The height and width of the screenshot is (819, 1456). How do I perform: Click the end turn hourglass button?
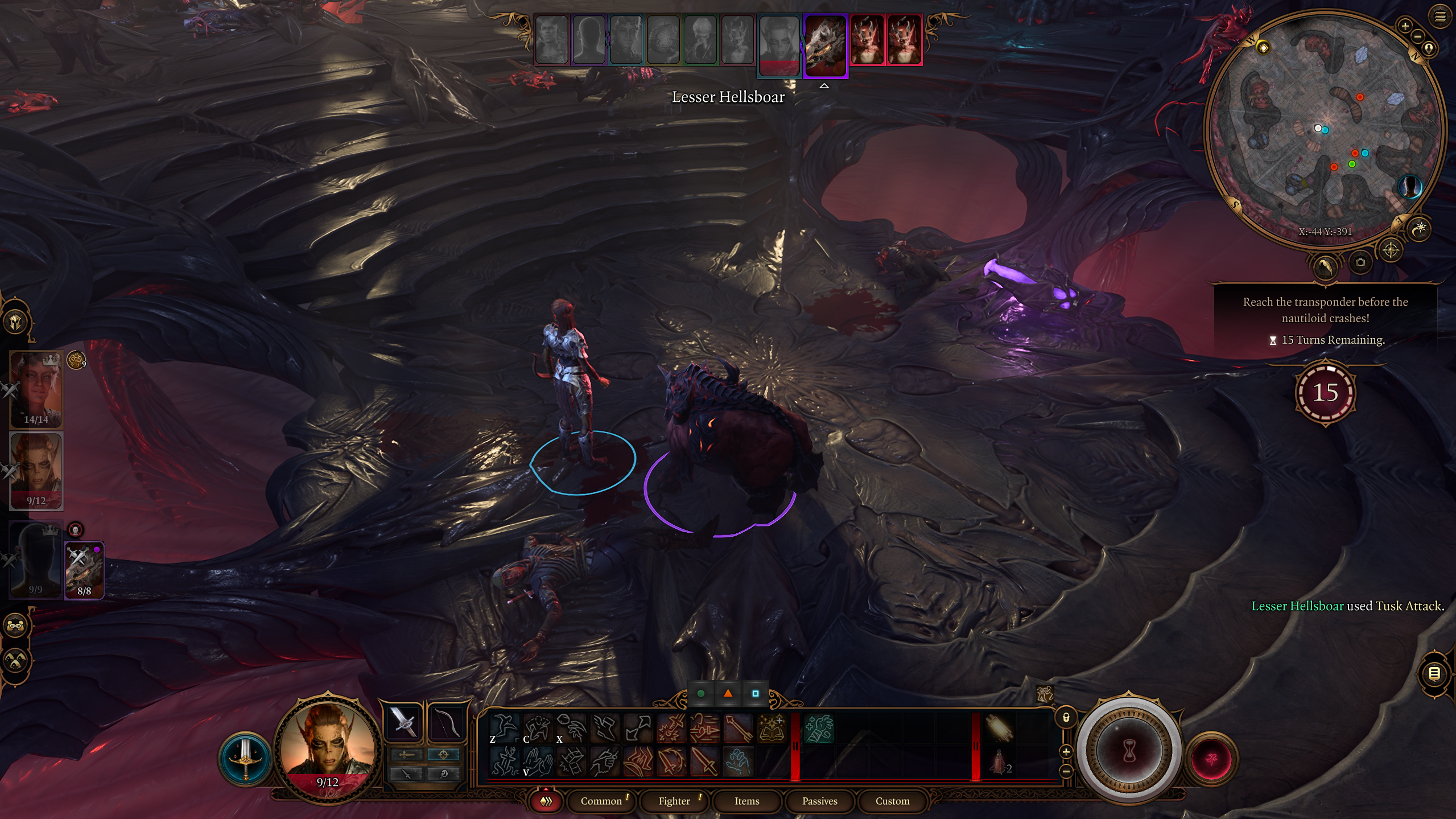[1129, 751]
